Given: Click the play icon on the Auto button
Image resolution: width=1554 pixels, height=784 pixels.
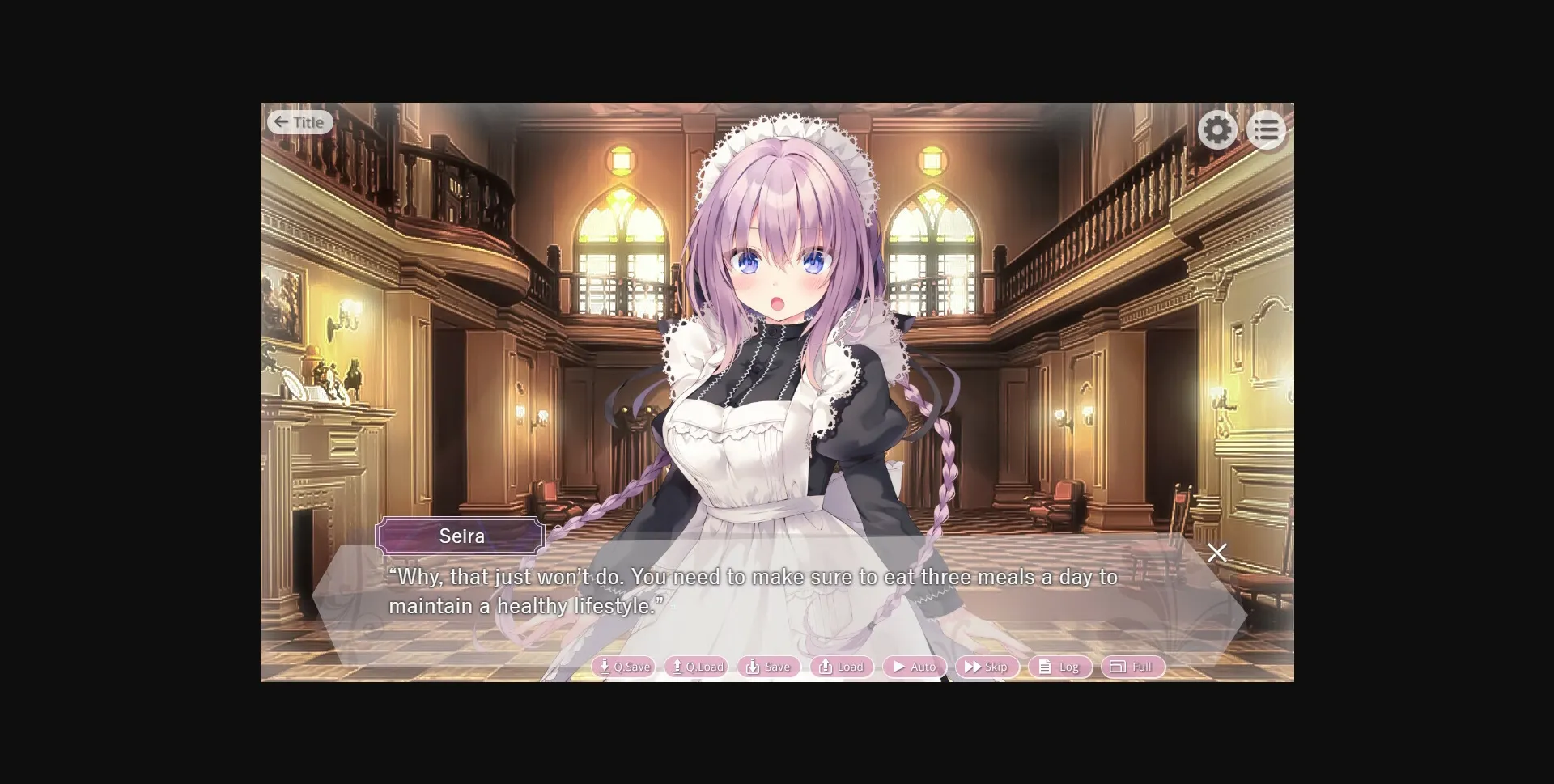Looking at the screenshot, I should (x=899, y=667).
